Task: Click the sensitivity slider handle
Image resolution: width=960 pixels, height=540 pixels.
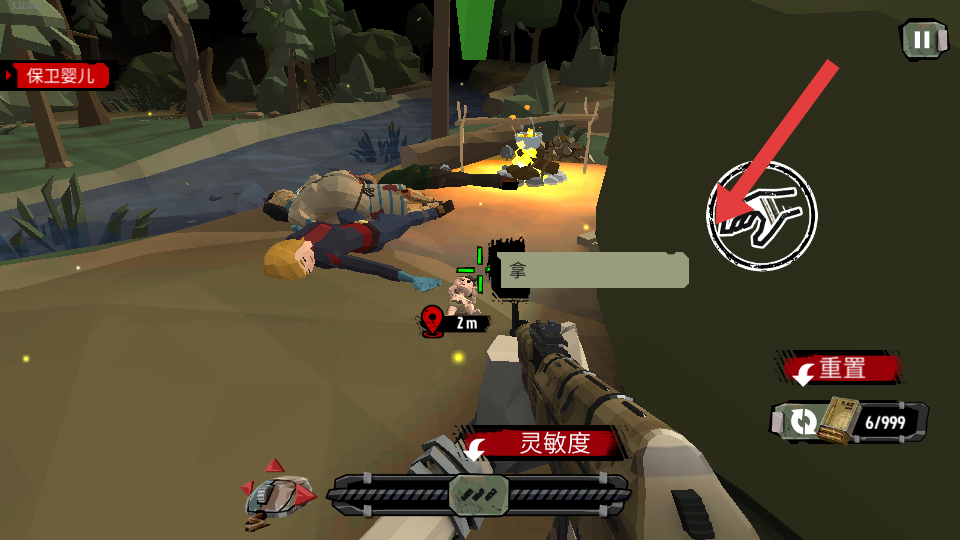Action: click(x=479, y=494)
